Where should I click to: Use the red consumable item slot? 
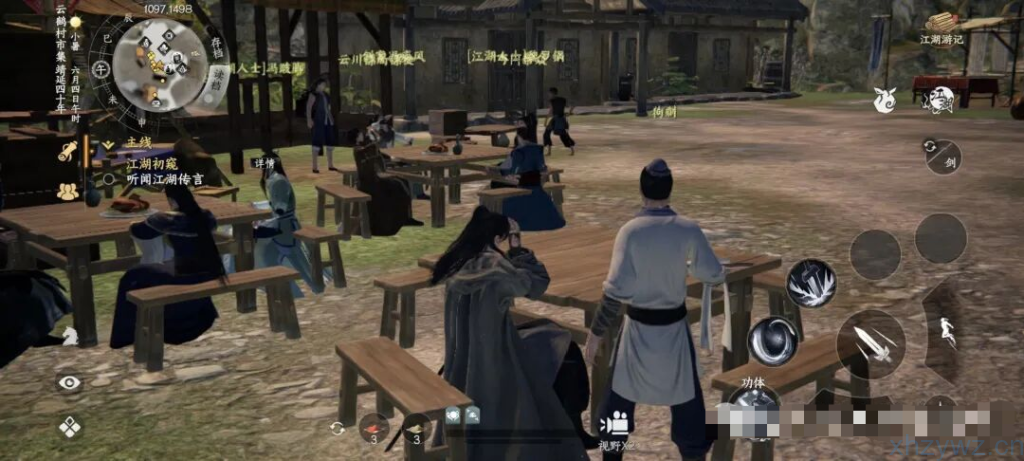tap(374, 427)
